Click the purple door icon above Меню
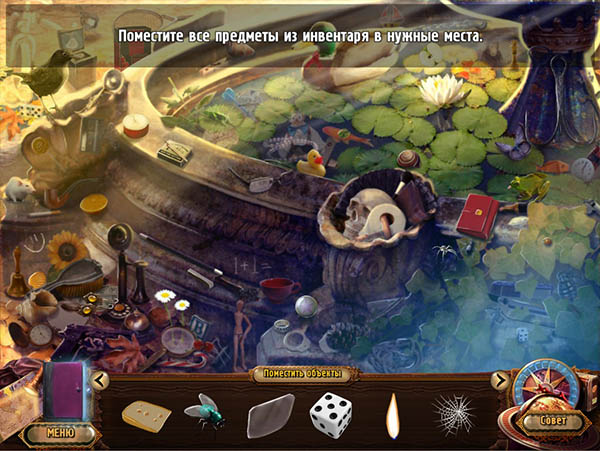This screenshot has height=451, width=600. (x=68, y=390)
